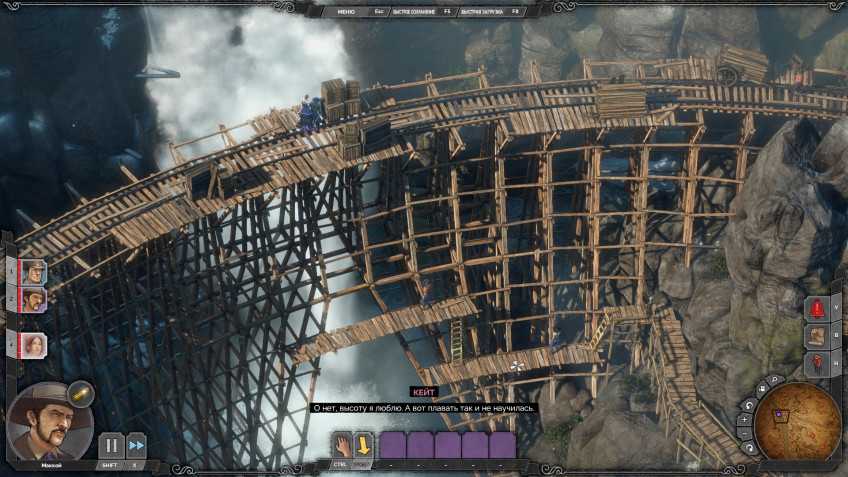The width and height of the screenshot is (848, 477).
Task: Select the second character portrait with a moustache
Action: click(33, 298)
